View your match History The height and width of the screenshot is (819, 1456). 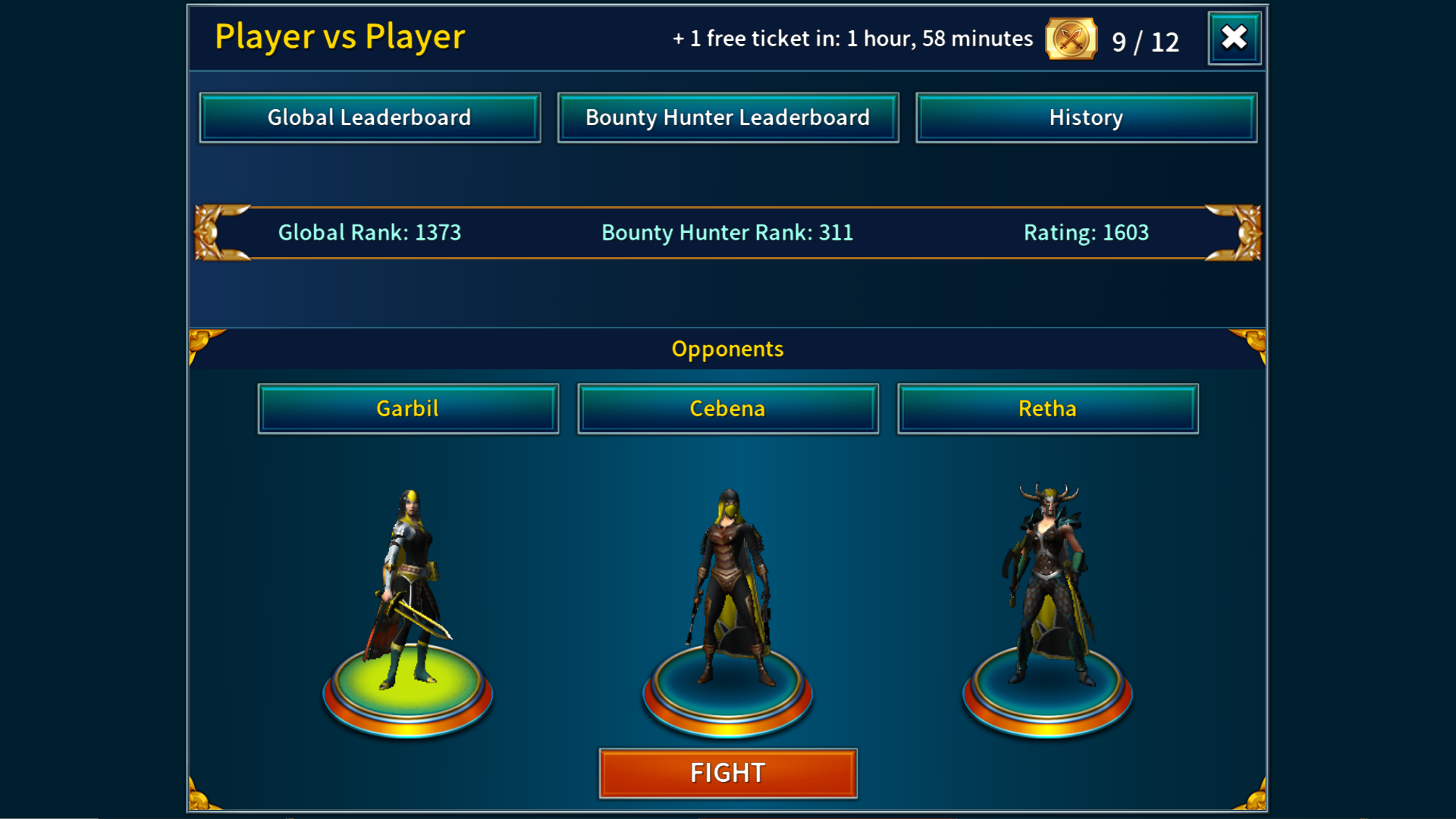point(1086,118)
